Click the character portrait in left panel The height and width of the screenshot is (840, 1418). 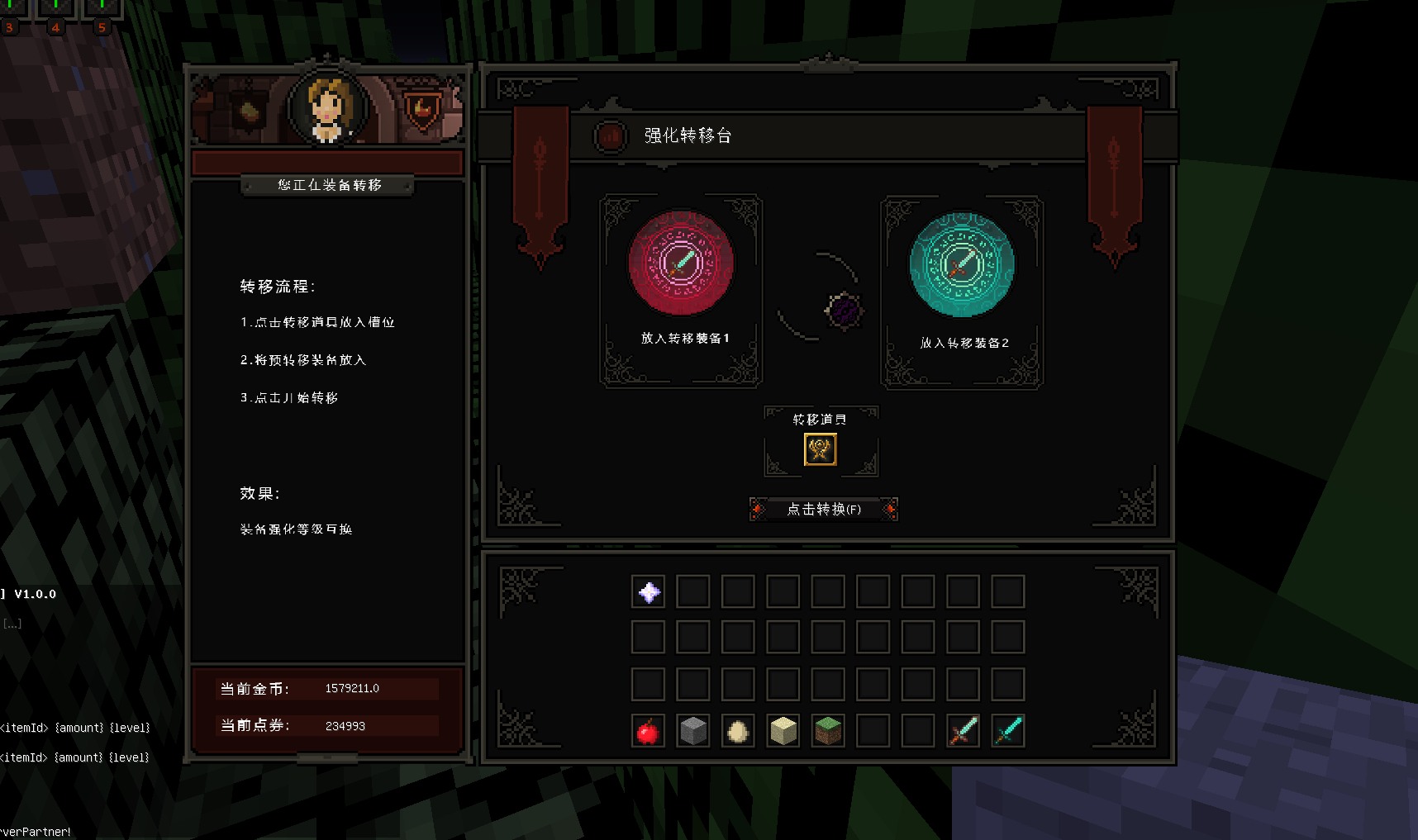pos(328,108)
